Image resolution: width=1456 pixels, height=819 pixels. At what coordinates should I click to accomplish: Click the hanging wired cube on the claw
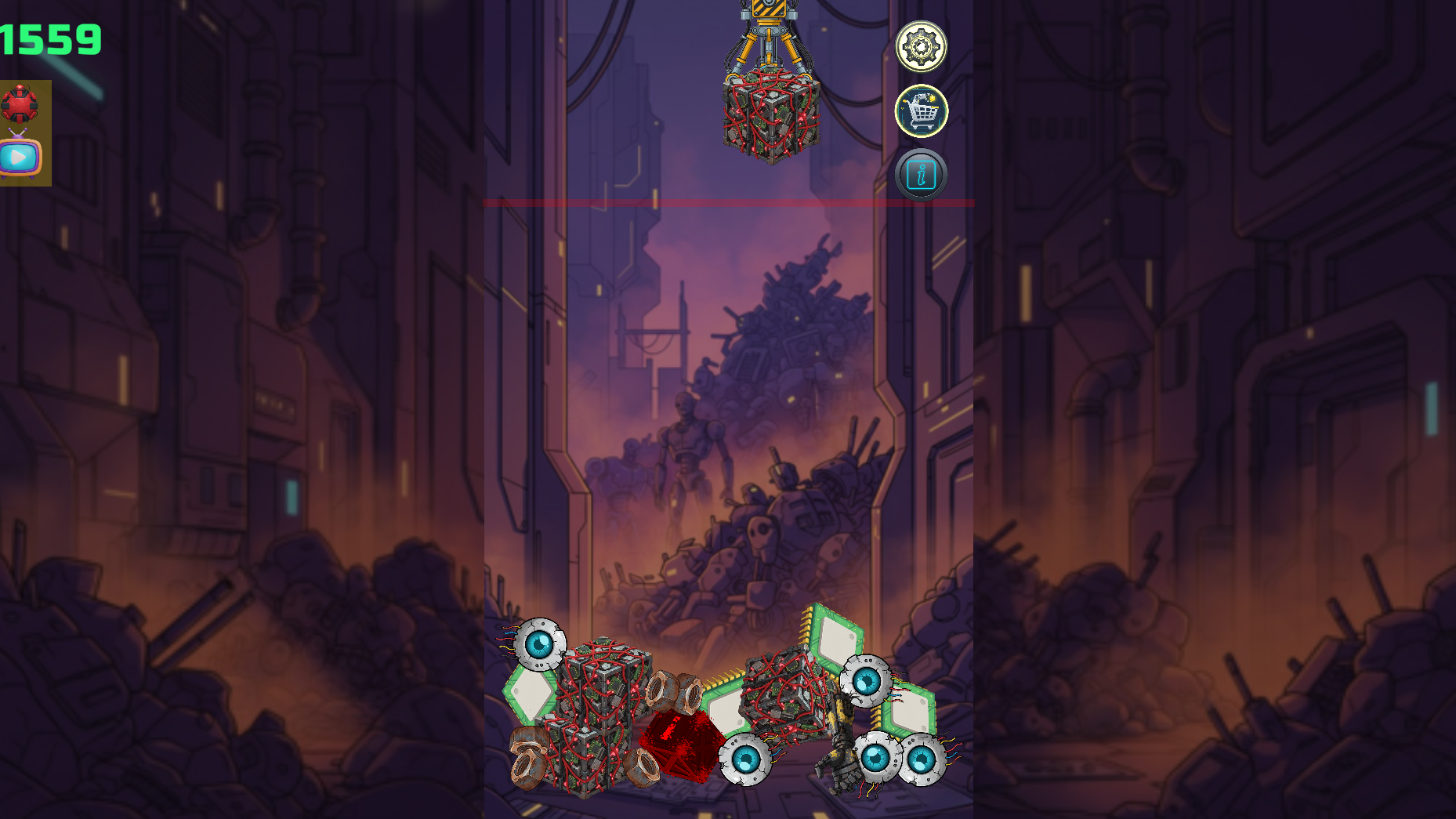pos(770,116)
